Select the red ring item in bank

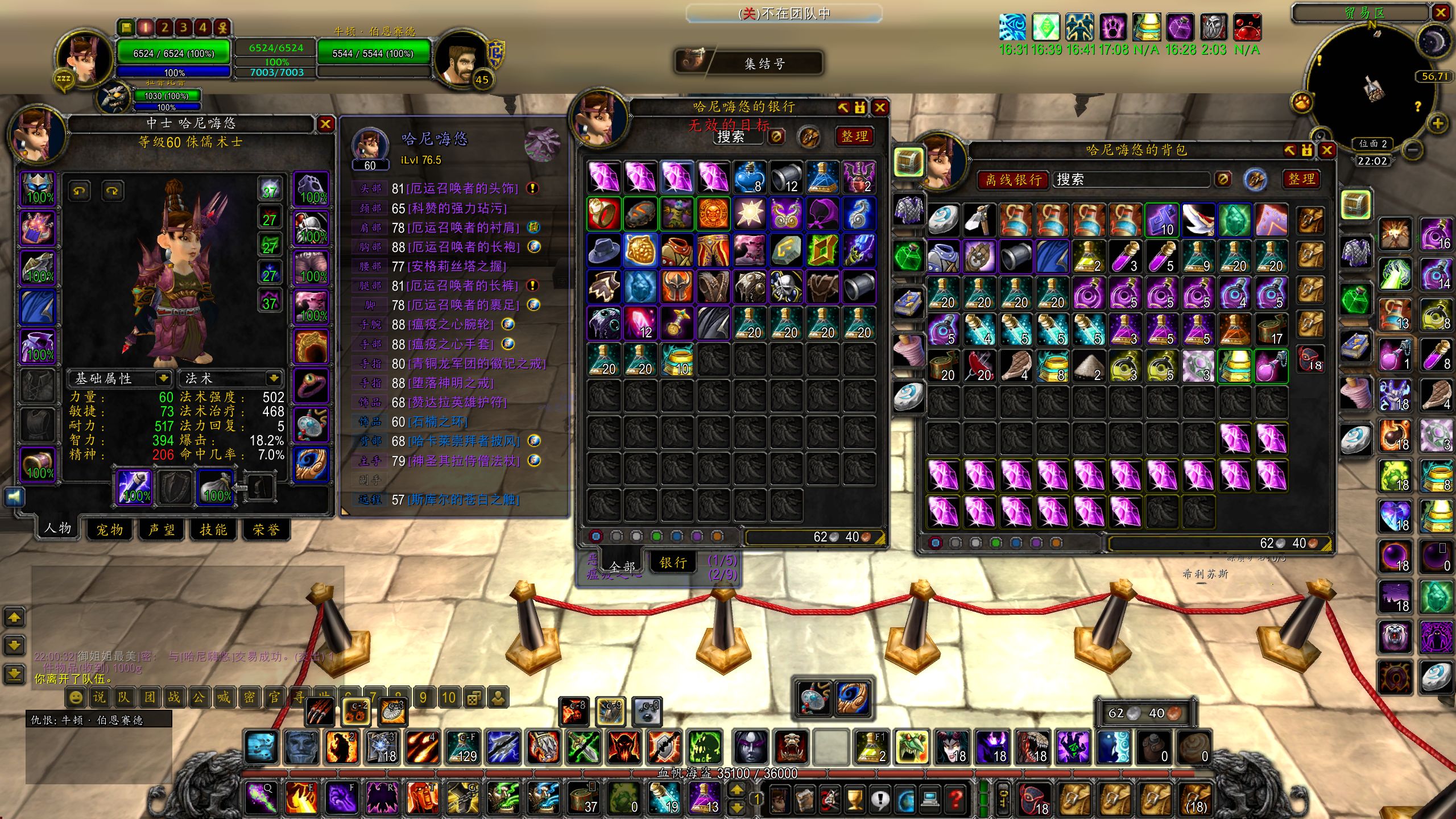point(603,213)
